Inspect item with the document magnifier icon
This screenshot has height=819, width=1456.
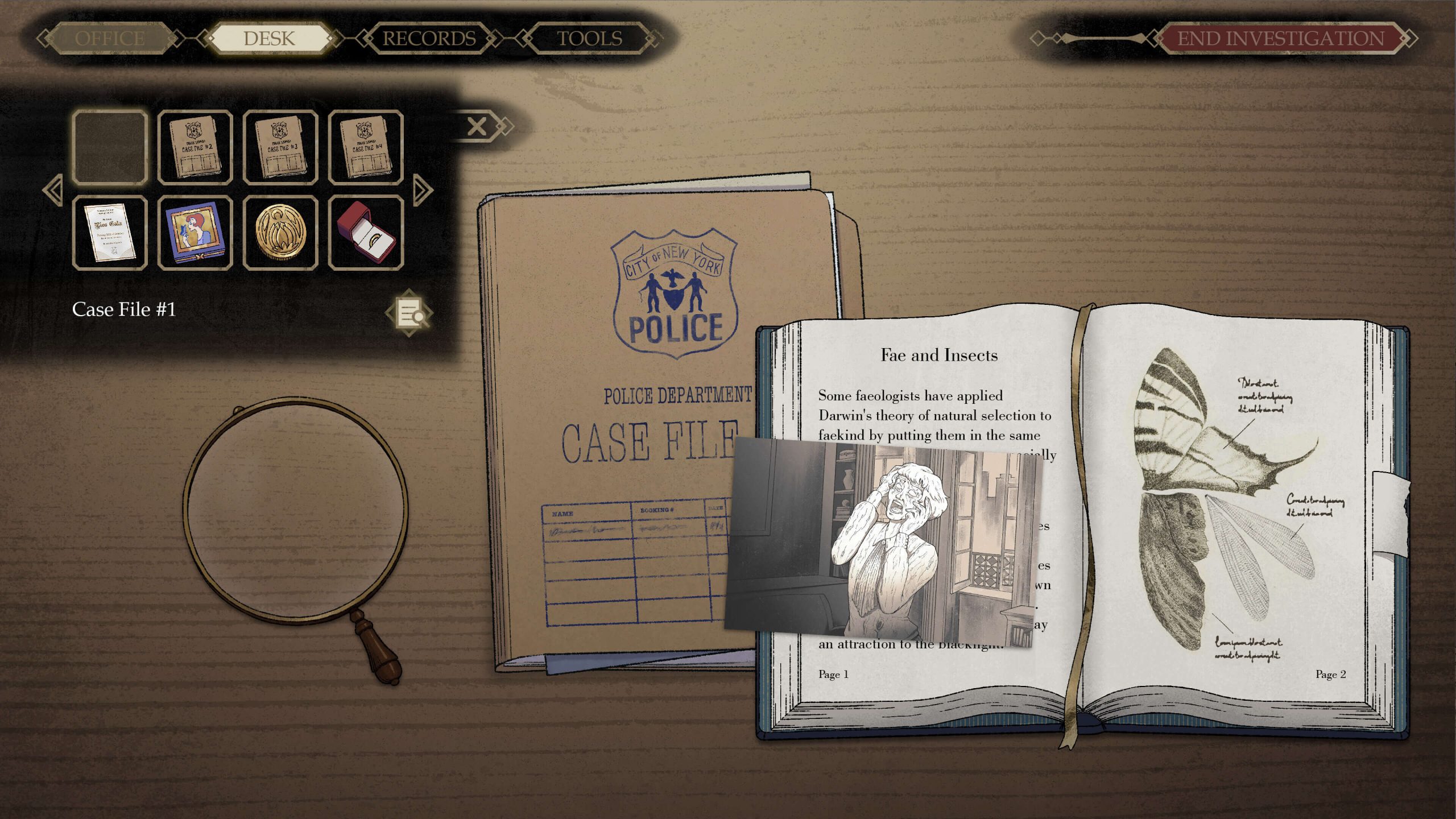coord(409,313)
